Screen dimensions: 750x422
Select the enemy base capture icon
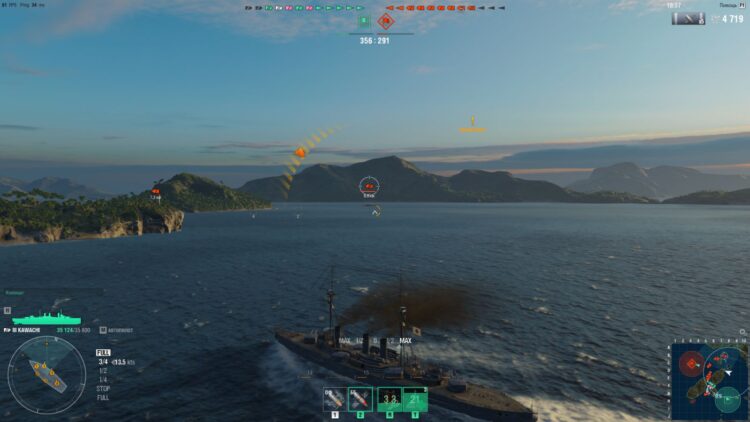[387, 21]
